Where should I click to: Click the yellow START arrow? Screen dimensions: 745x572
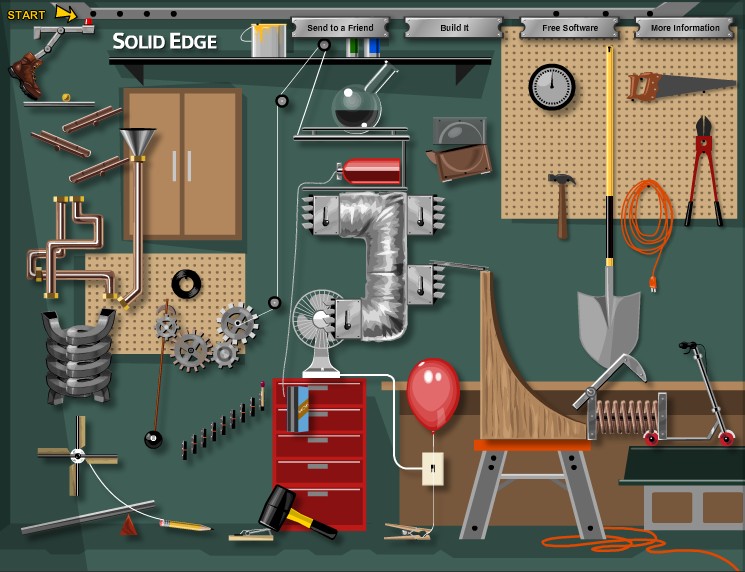[x=64, y=13]
